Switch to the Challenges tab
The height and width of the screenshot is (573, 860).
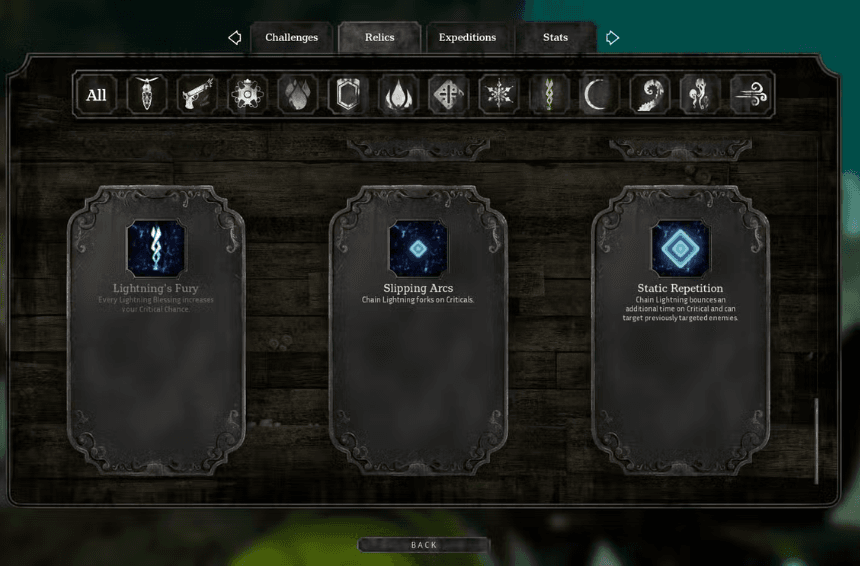(x=291, y=38)
